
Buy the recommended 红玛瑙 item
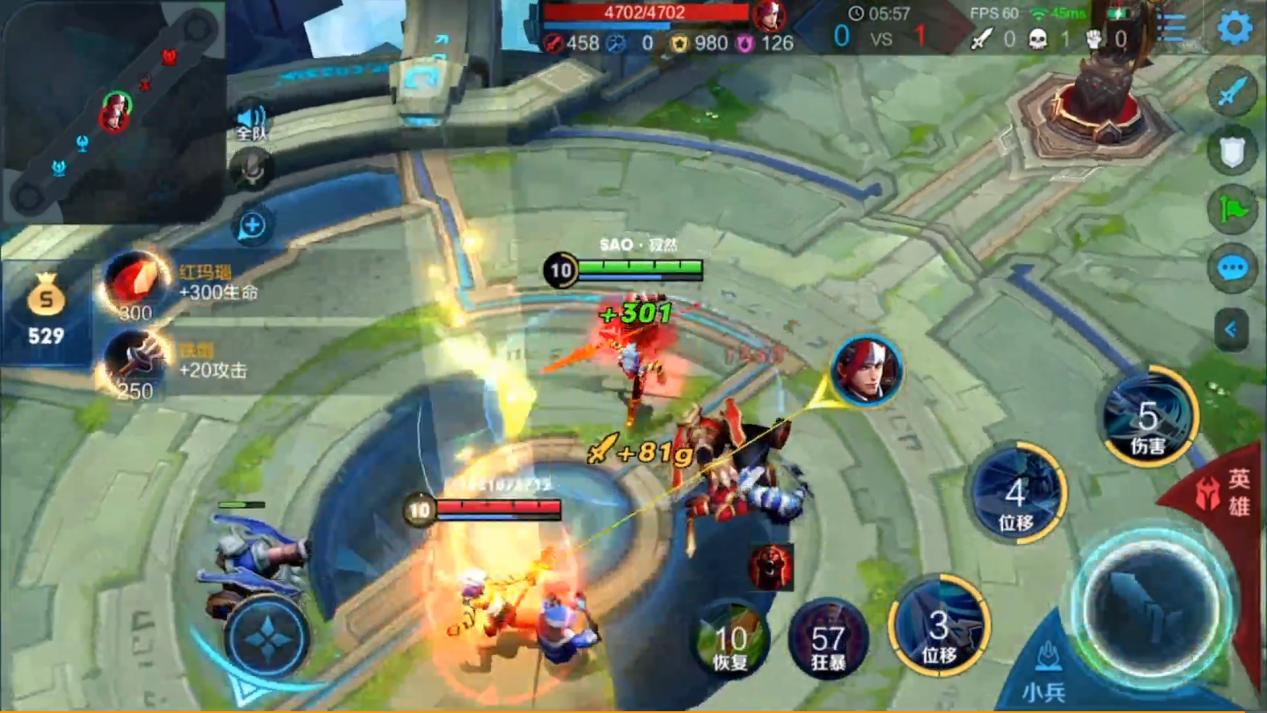[137, 282]
